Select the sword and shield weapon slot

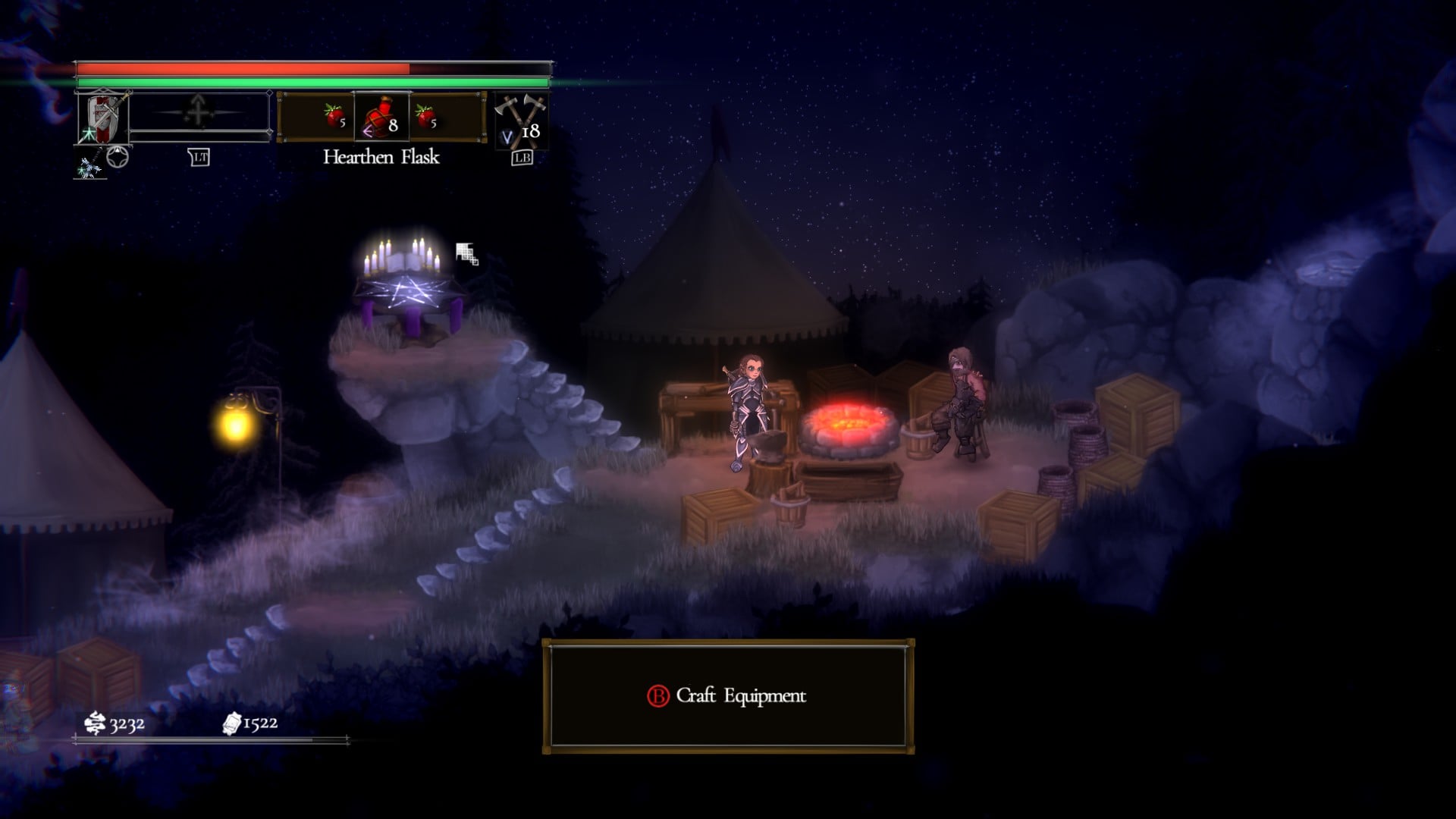pyautogui.click(x=104, y=118)
